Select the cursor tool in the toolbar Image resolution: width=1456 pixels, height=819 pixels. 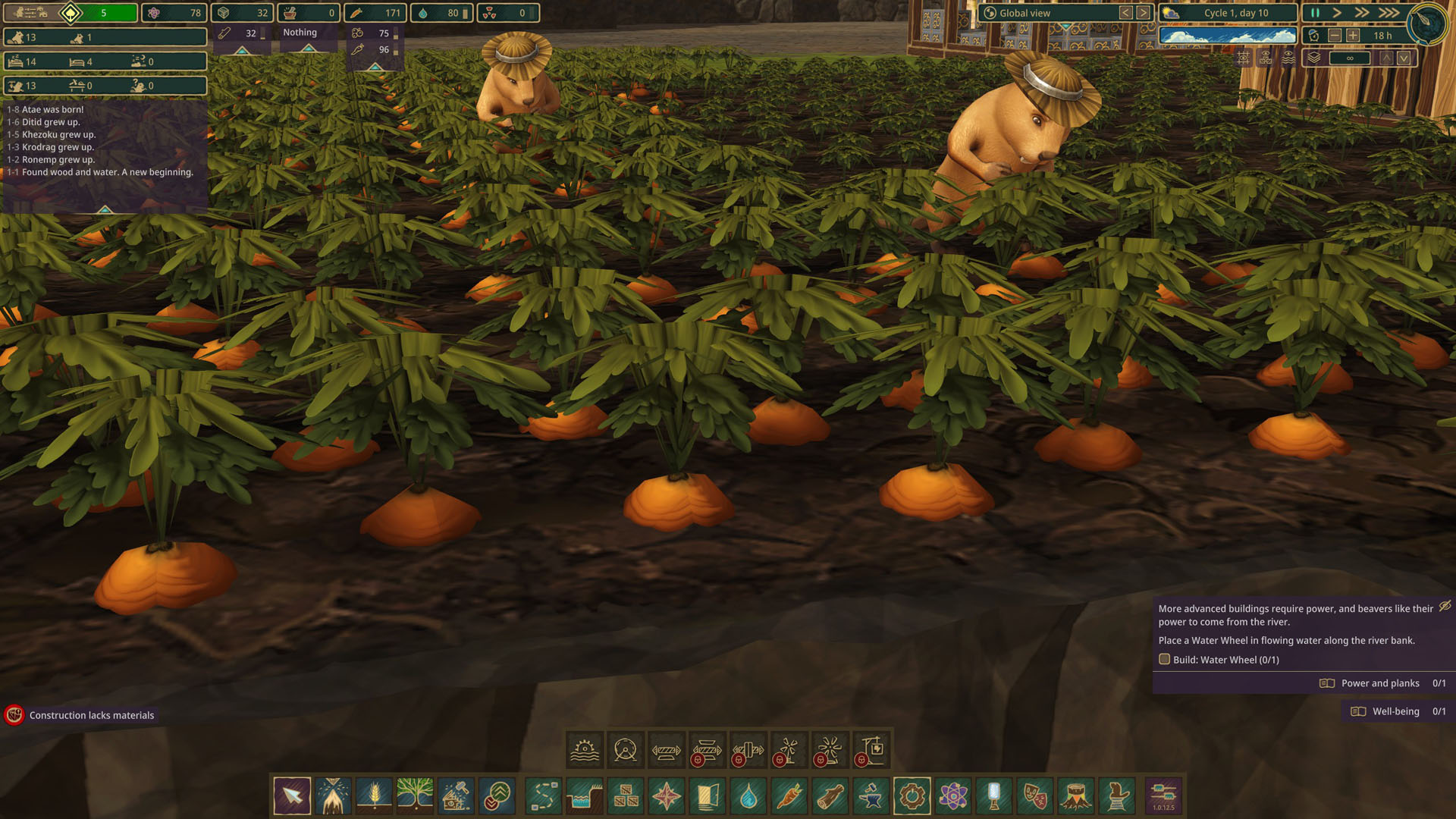[292, 796]
